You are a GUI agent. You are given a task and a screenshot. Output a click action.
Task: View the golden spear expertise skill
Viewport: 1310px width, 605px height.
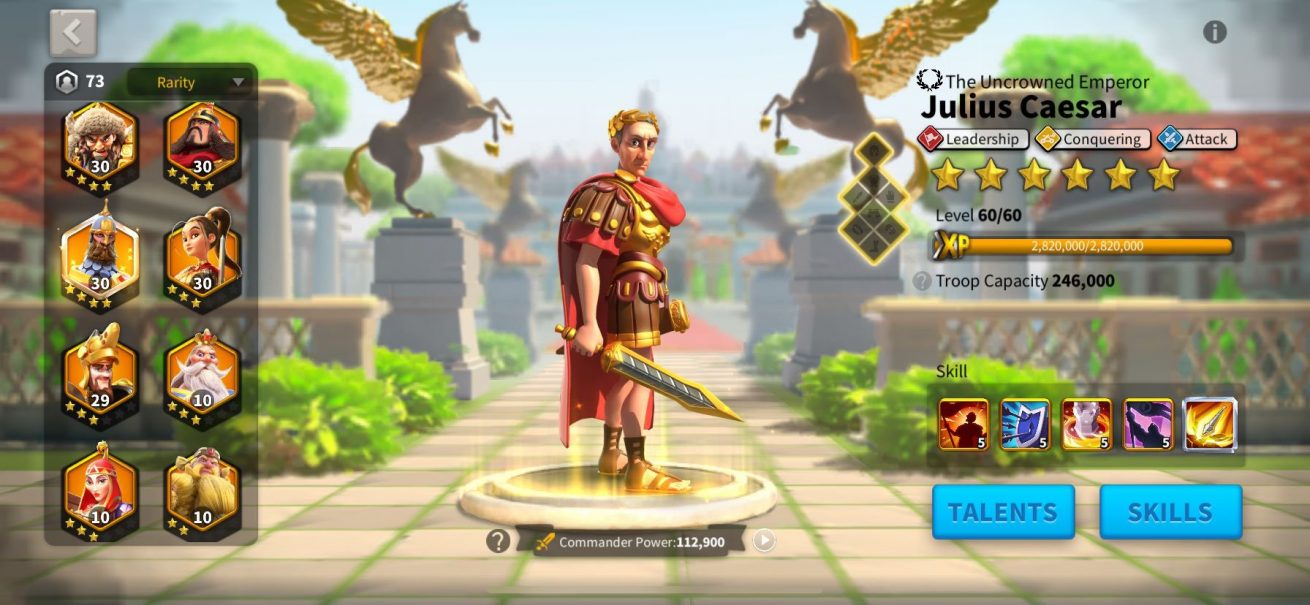[x=1210, y=424]
